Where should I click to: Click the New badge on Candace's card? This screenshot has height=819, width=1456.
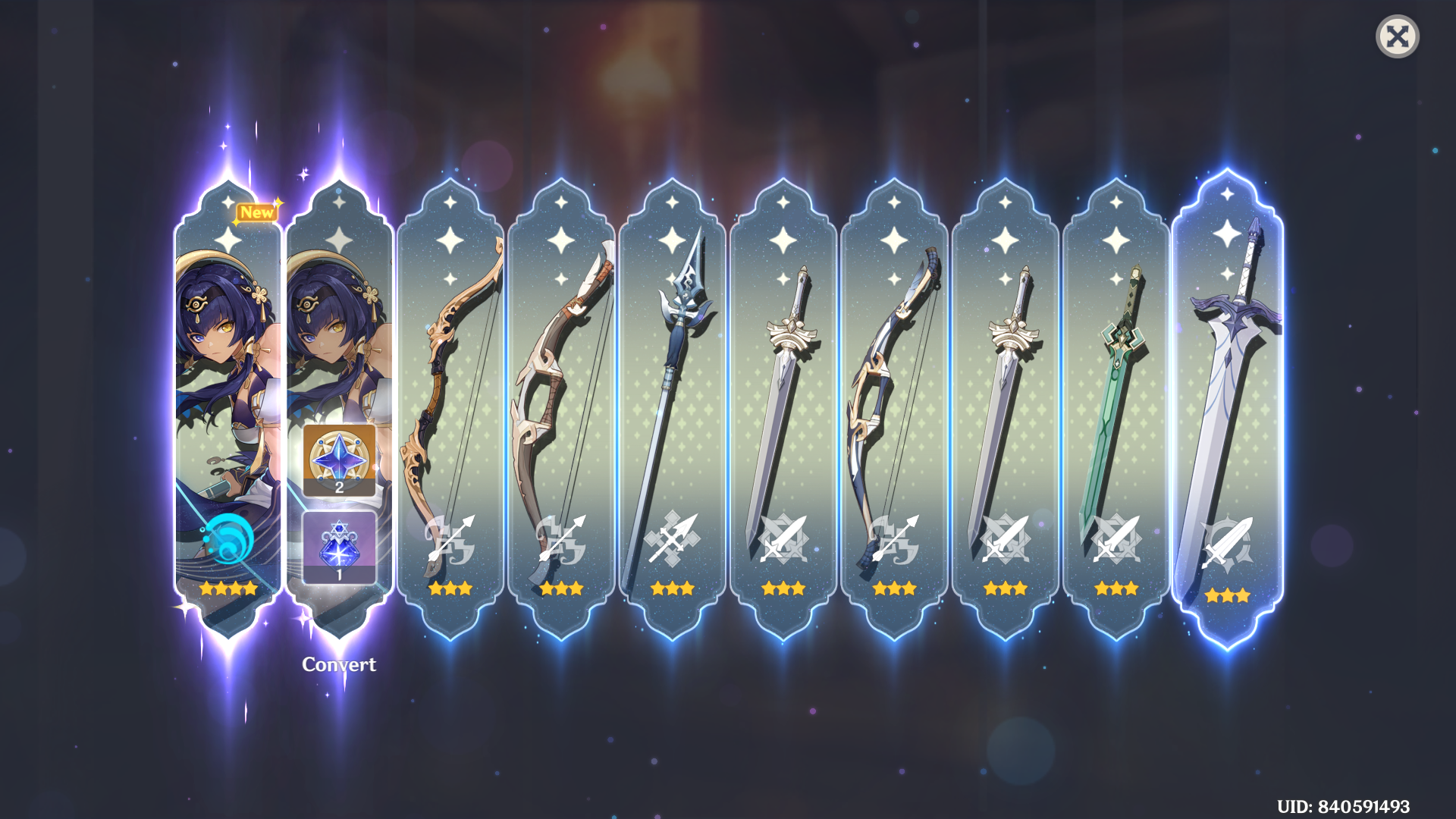coord(256,213)
